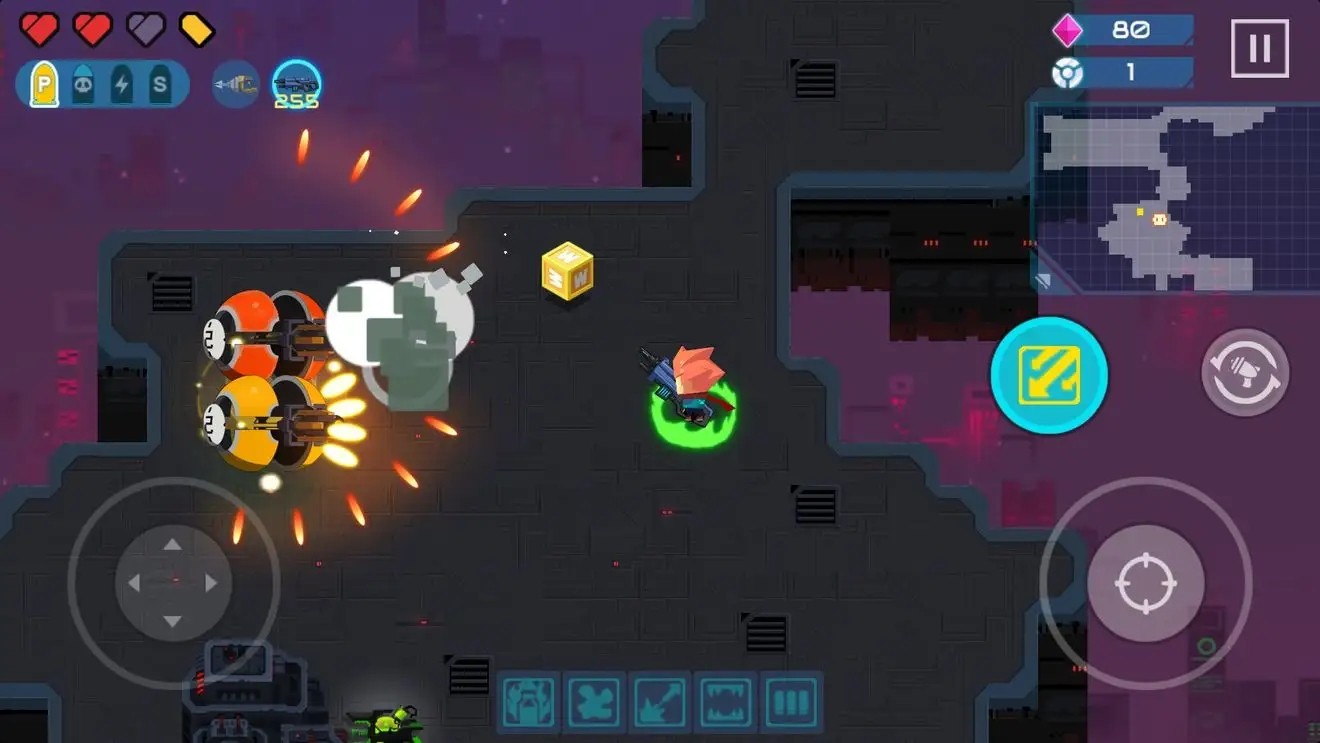
Task: Fire using the crosshair attack button
Action: point(1146,583)
